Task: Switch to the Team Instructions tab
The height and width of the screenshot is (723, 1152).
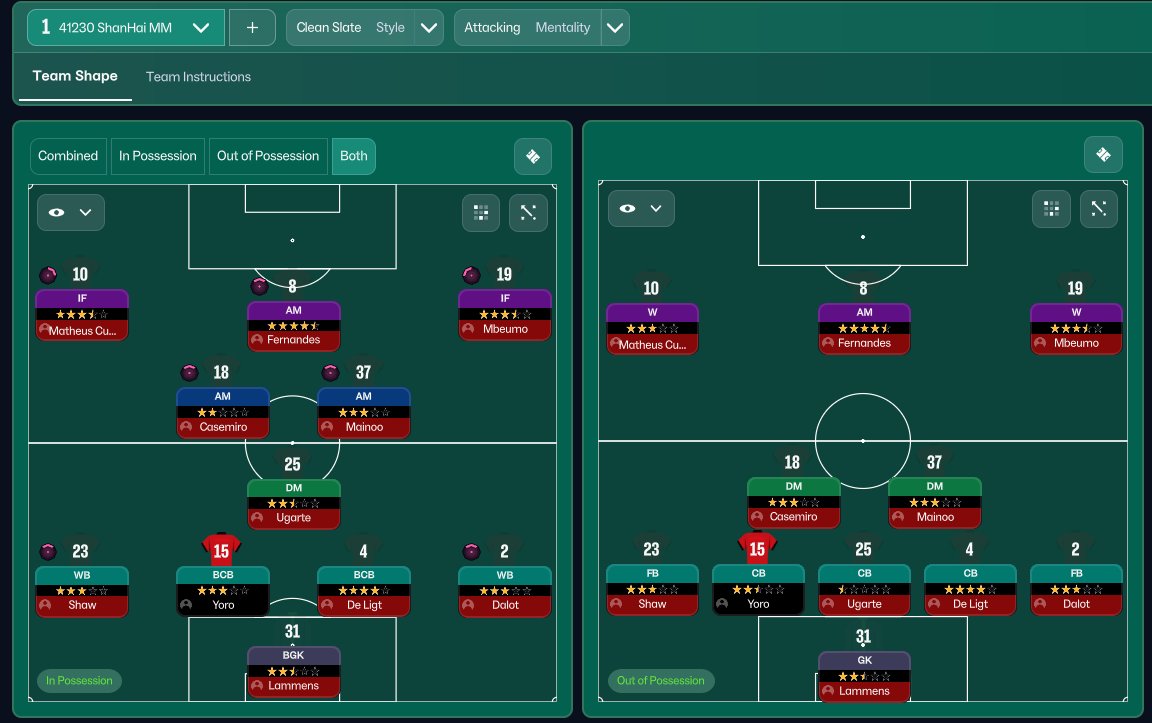Action: click(198, 77)
